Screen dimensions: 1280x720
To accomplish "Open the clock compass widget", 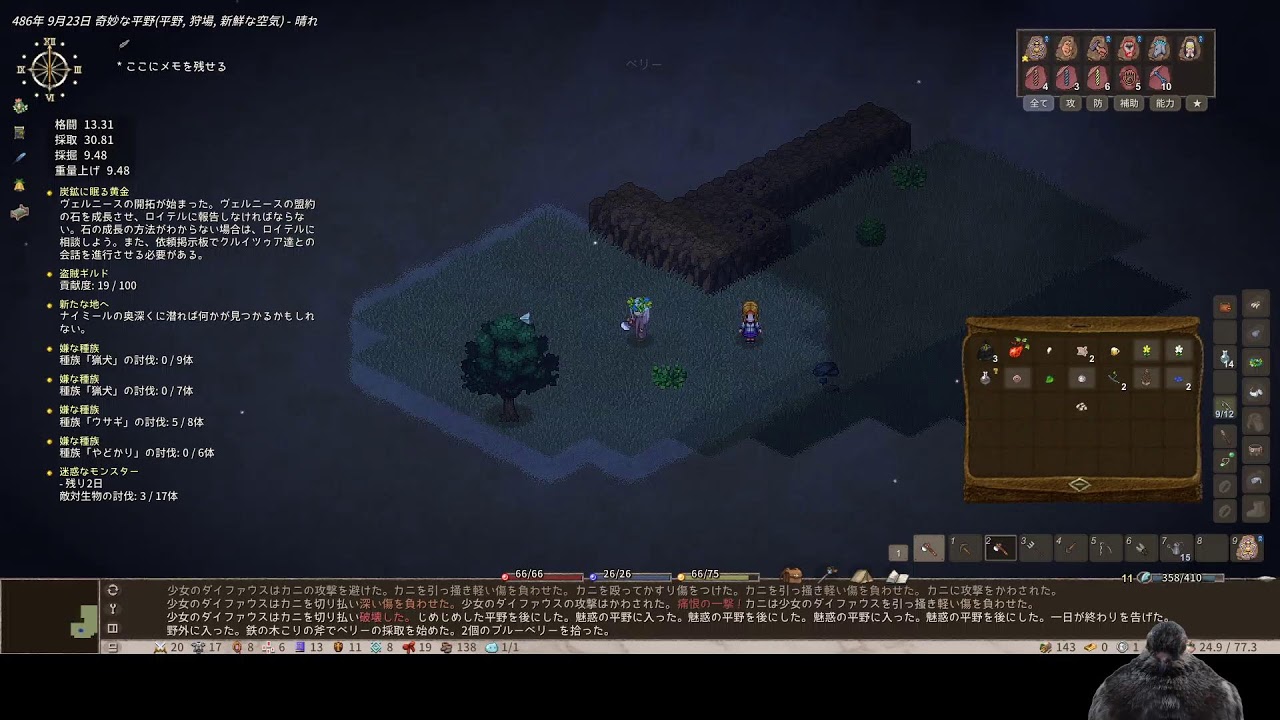I will 49,69.
